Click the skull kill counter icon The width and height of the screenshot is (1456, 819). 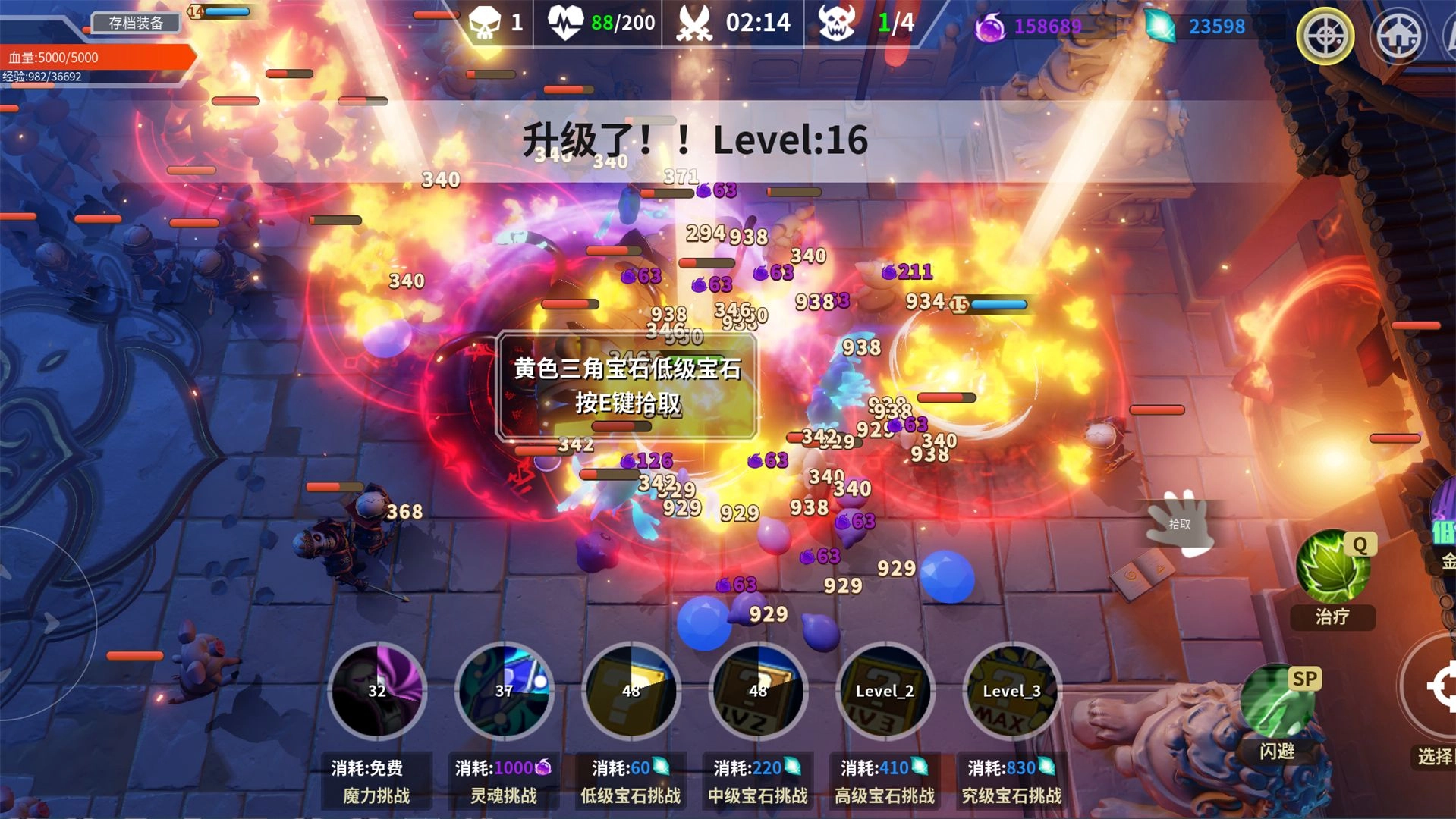tap(486, 23)
